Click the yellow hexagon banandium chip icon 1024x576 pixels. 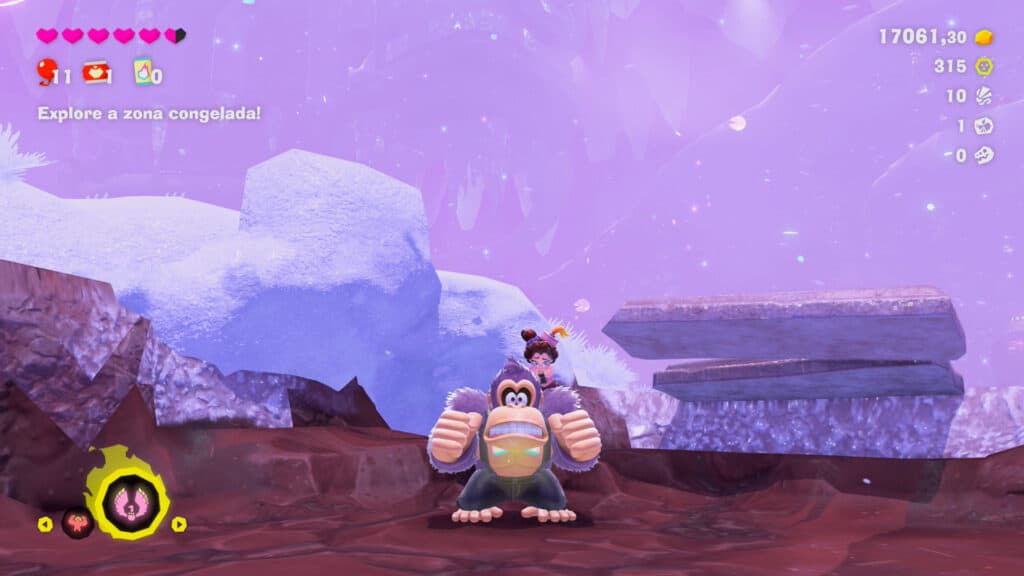point(984,66)
